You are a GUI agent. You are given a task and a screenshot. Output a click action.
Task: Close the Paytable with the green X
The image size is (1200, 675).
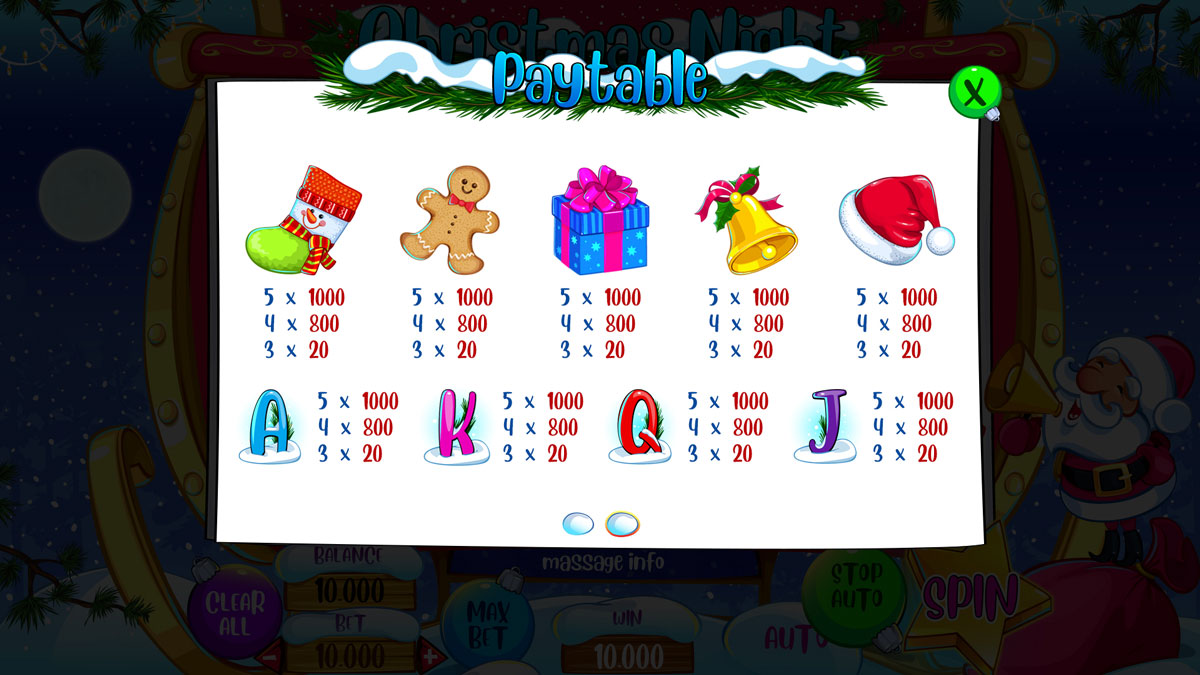click(x=974, y=92)
